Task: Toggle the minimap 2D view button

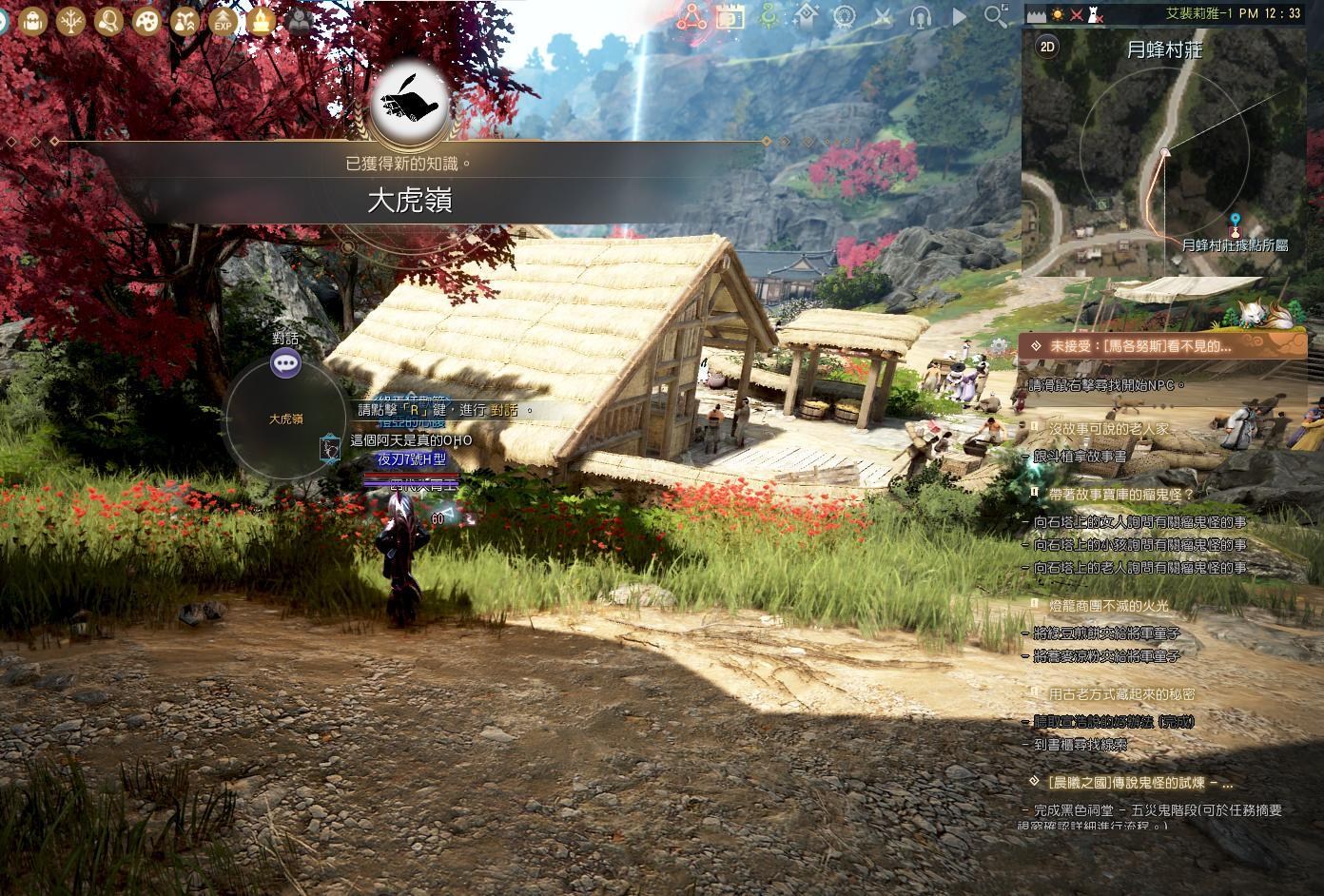Action: click(1047, 47)
